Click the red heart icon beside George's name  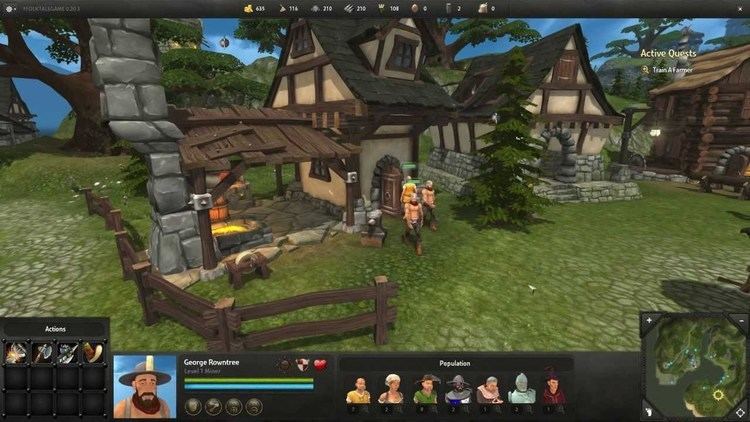coord(321,365)
